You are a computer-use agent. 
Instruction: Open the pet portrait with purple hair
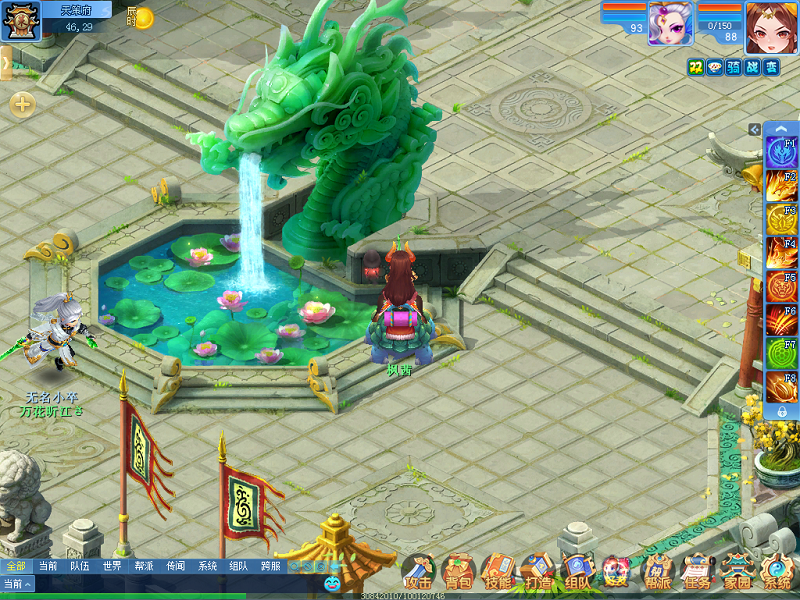pos(670,22)
